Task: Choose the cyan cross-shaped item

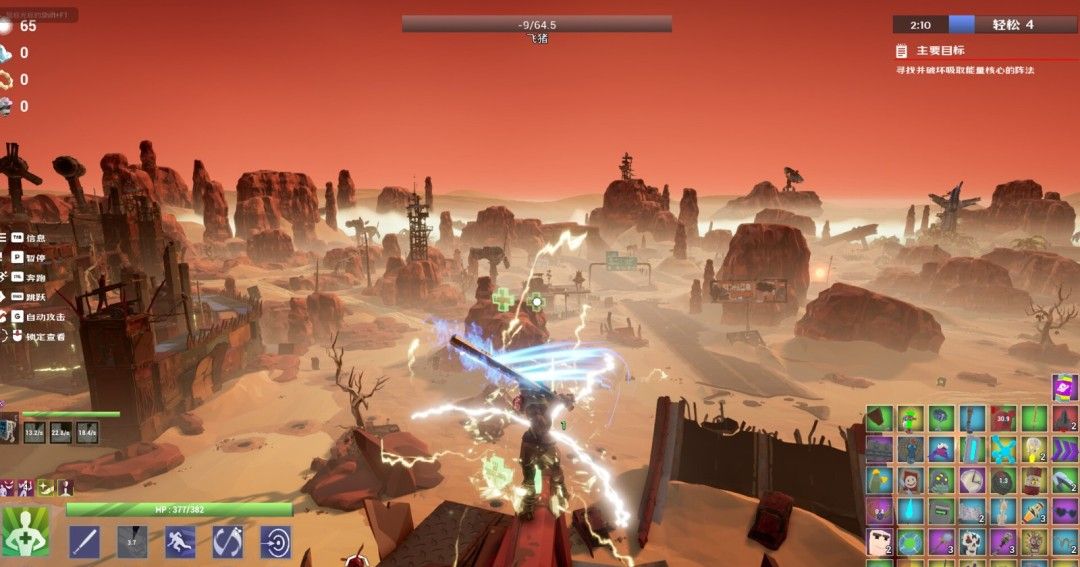Action: (x=1003, y=449)
